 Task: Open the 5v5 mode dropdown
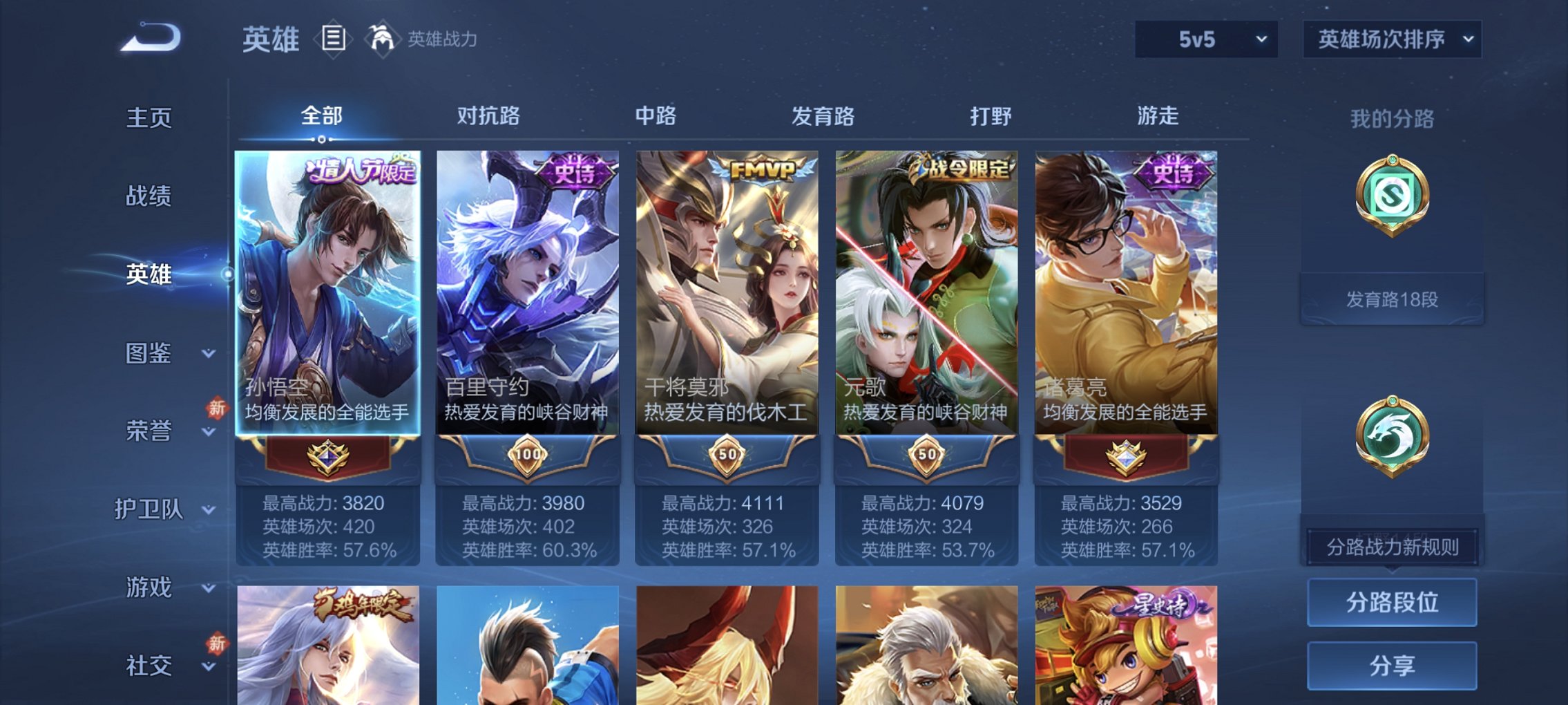1206,39
